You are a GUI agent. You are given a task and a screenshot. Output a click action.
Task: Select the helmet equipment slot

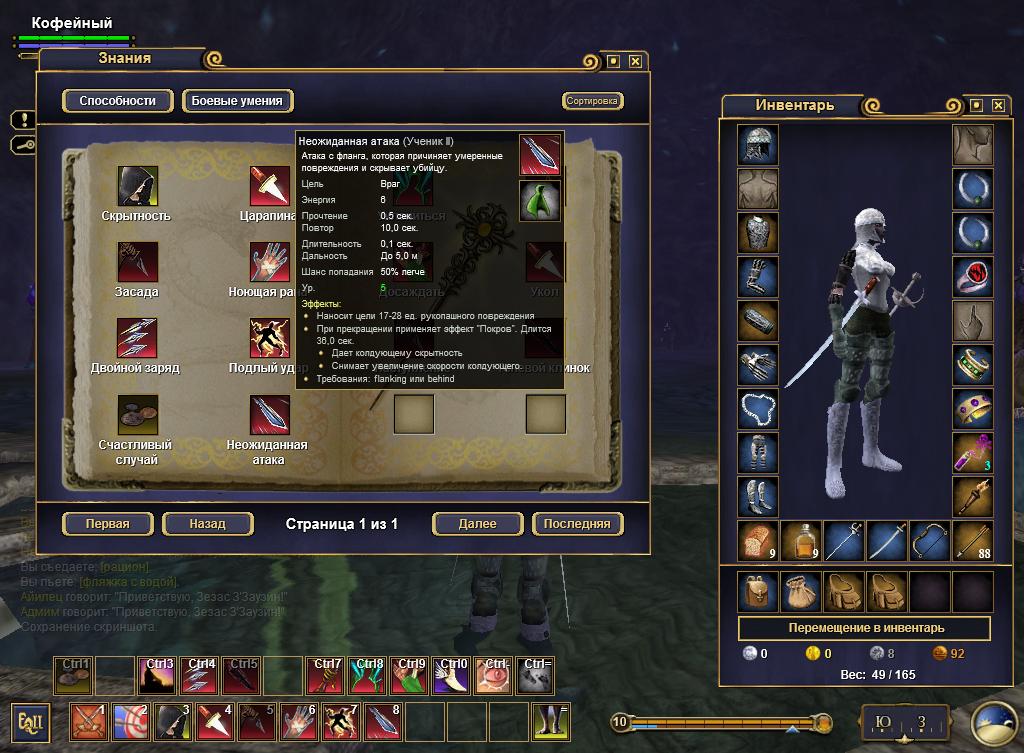pos(758,144)
